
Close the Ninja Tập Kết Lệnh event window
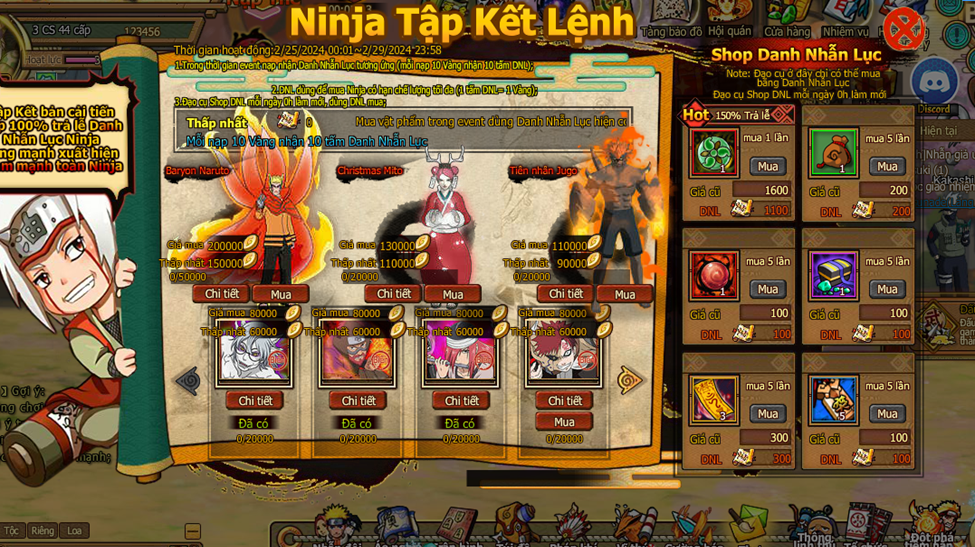[904, 28]
